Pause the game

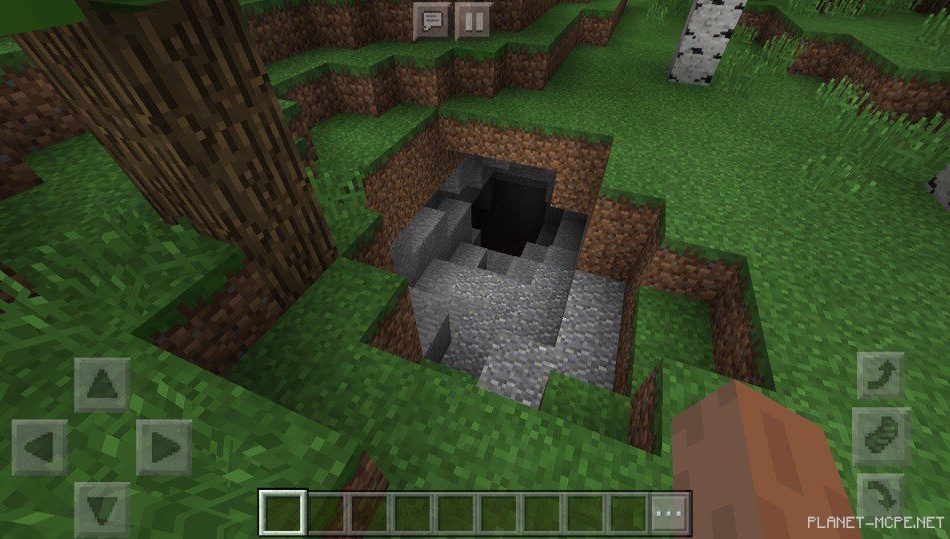coord(472,20)
